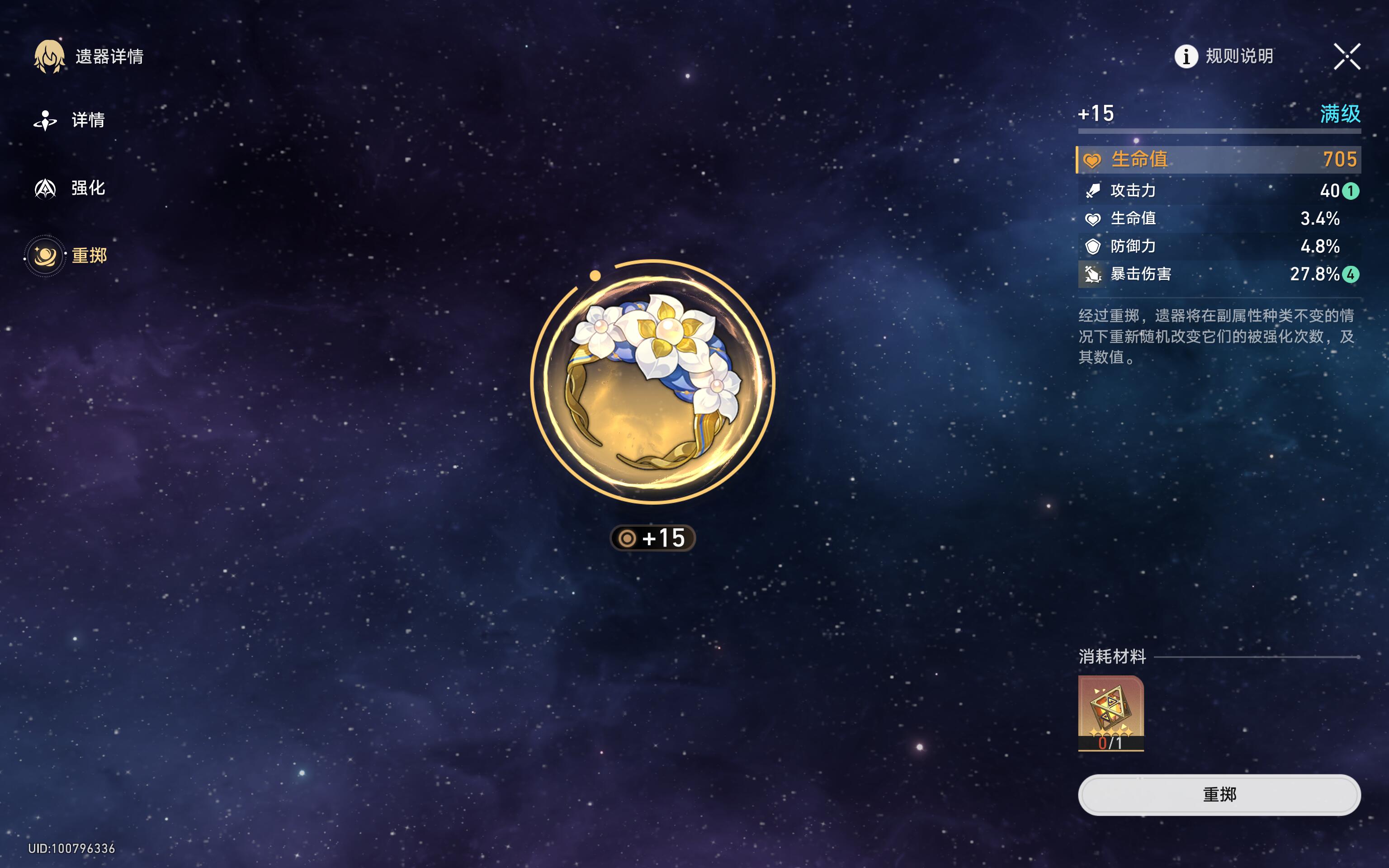Open the 规则说明 rules info
This screenshot has width=1389, height=868.
tap(1224, 56)
